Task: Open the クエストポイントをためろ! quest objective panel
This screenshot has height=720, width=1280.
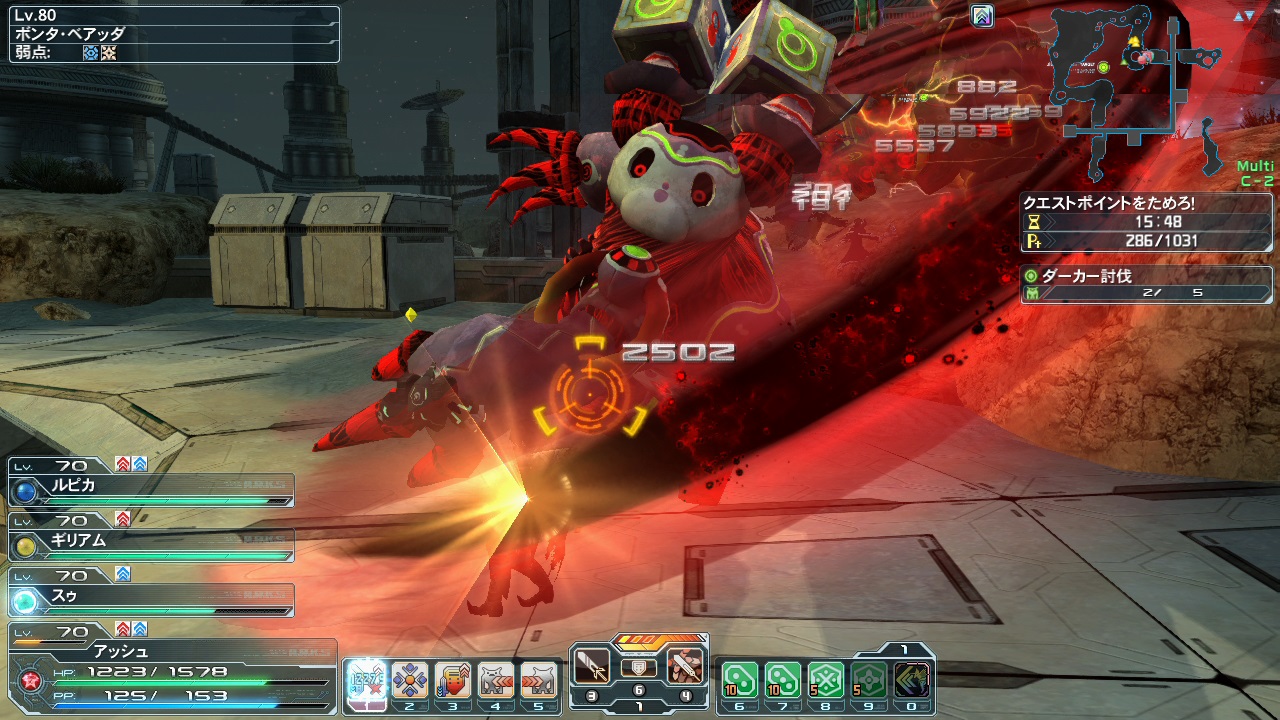Action: pos(1146,221)
